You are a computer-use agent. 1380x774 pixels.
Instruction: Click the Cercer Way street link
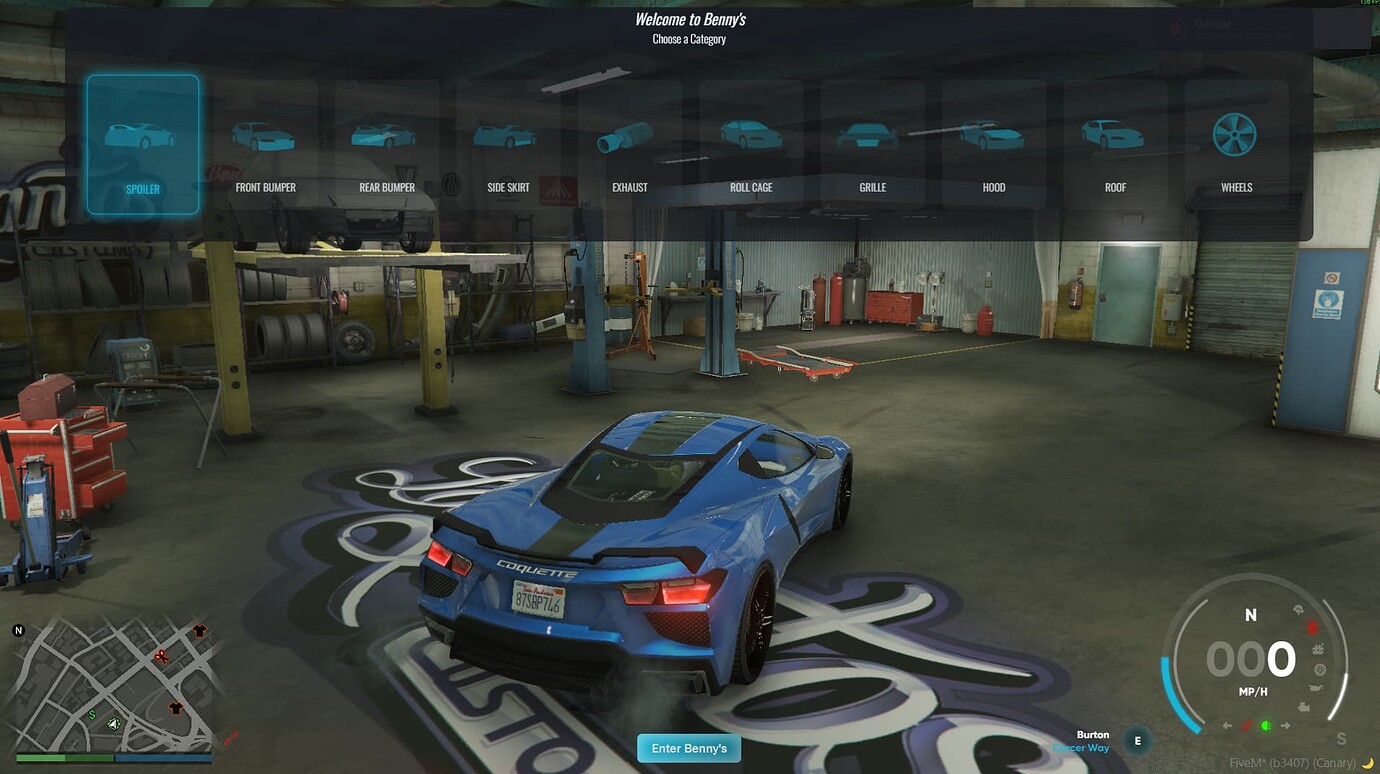1081,747
